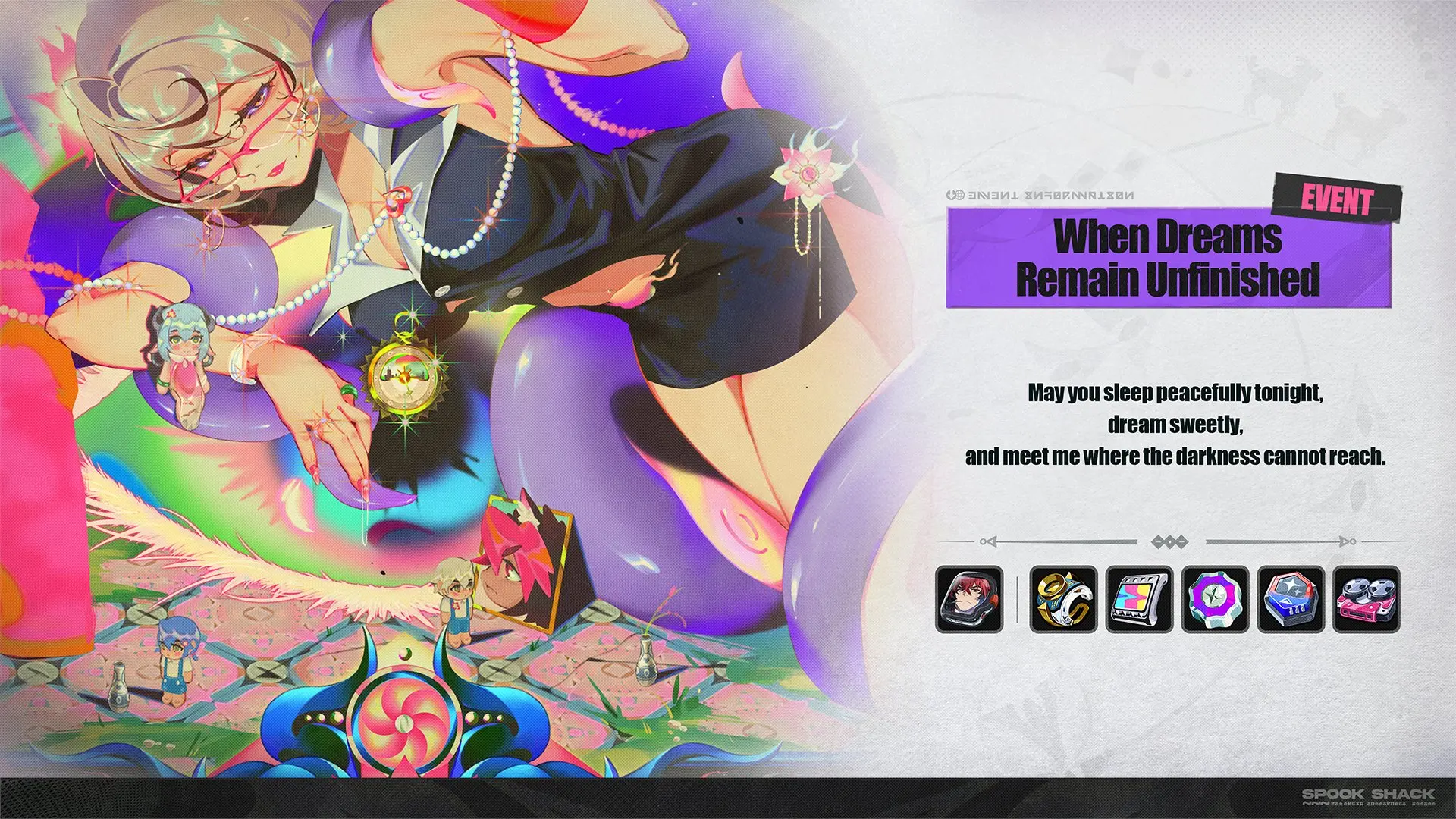Open the purple gear-shaped reward icon
Viewport: 1456px width, 819px height.
tap(1215, 599)
